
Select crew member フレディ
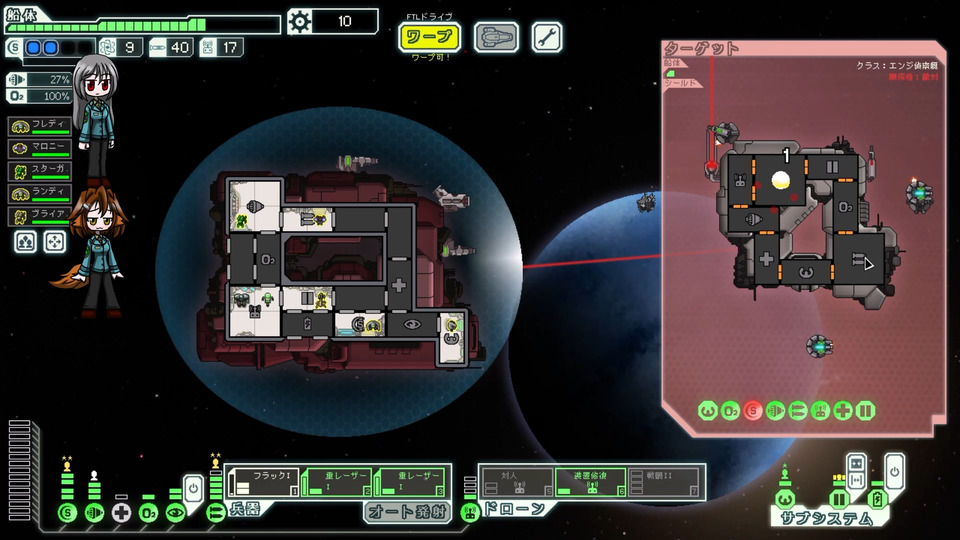coord(41,126)
